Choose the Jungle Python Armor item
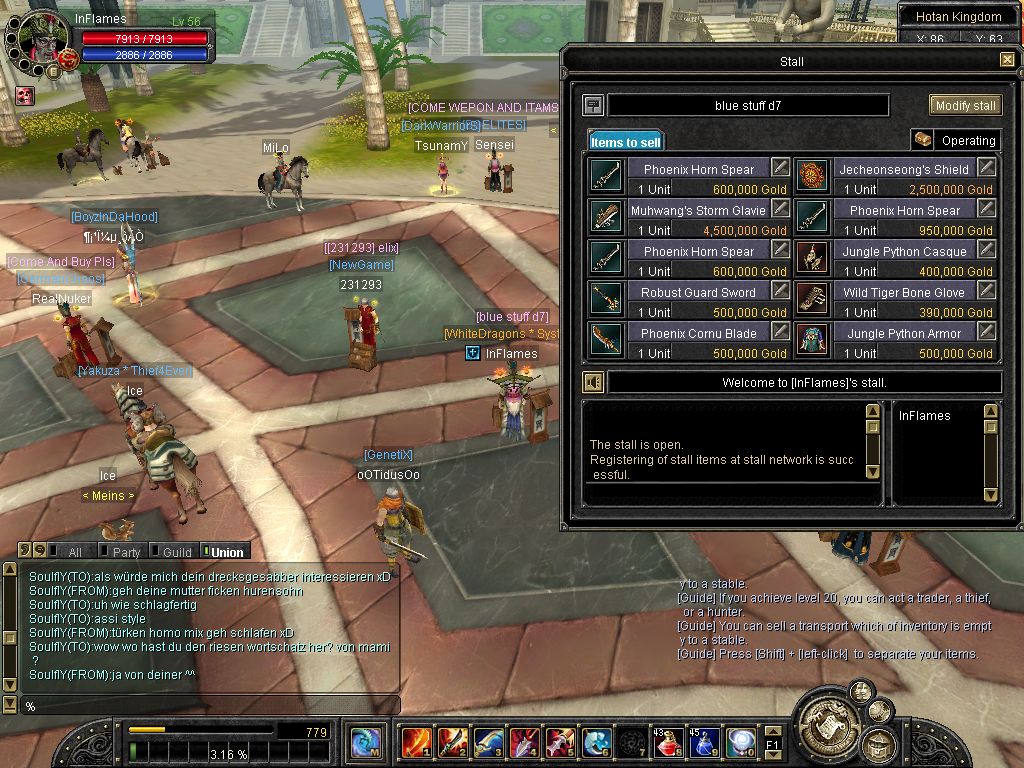This screenshot has height=768, width=1024. tap(812, 340)
